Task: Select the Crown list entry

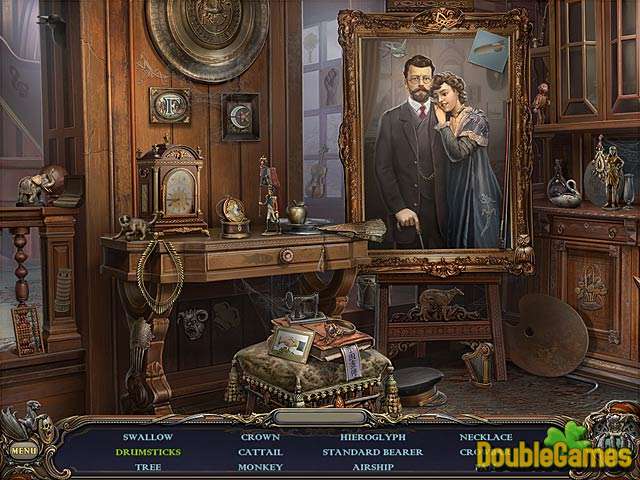Action: (x=260, y=437)
